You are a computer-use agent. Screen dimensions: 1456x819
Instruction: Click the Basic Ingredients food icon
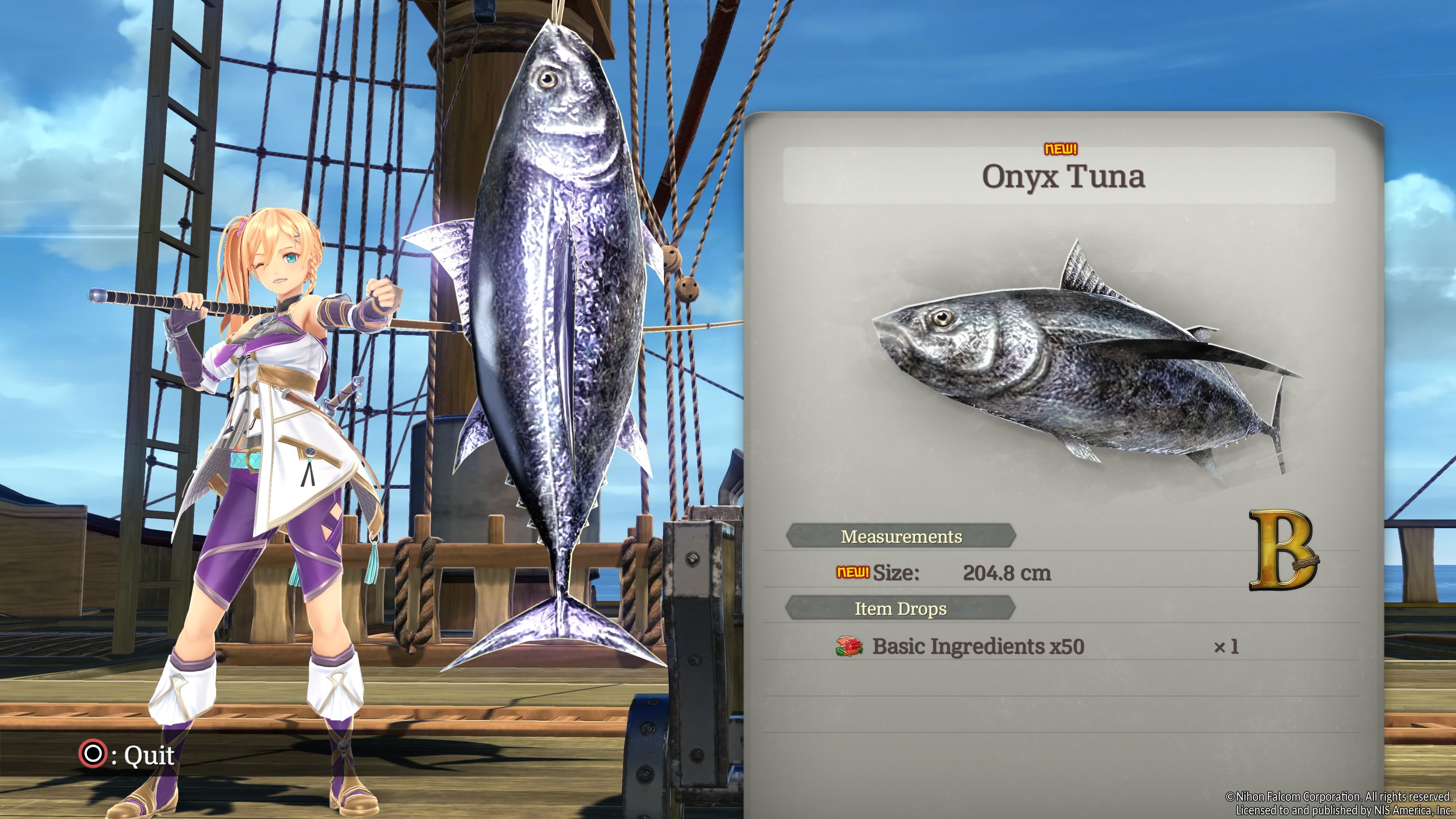849,646
